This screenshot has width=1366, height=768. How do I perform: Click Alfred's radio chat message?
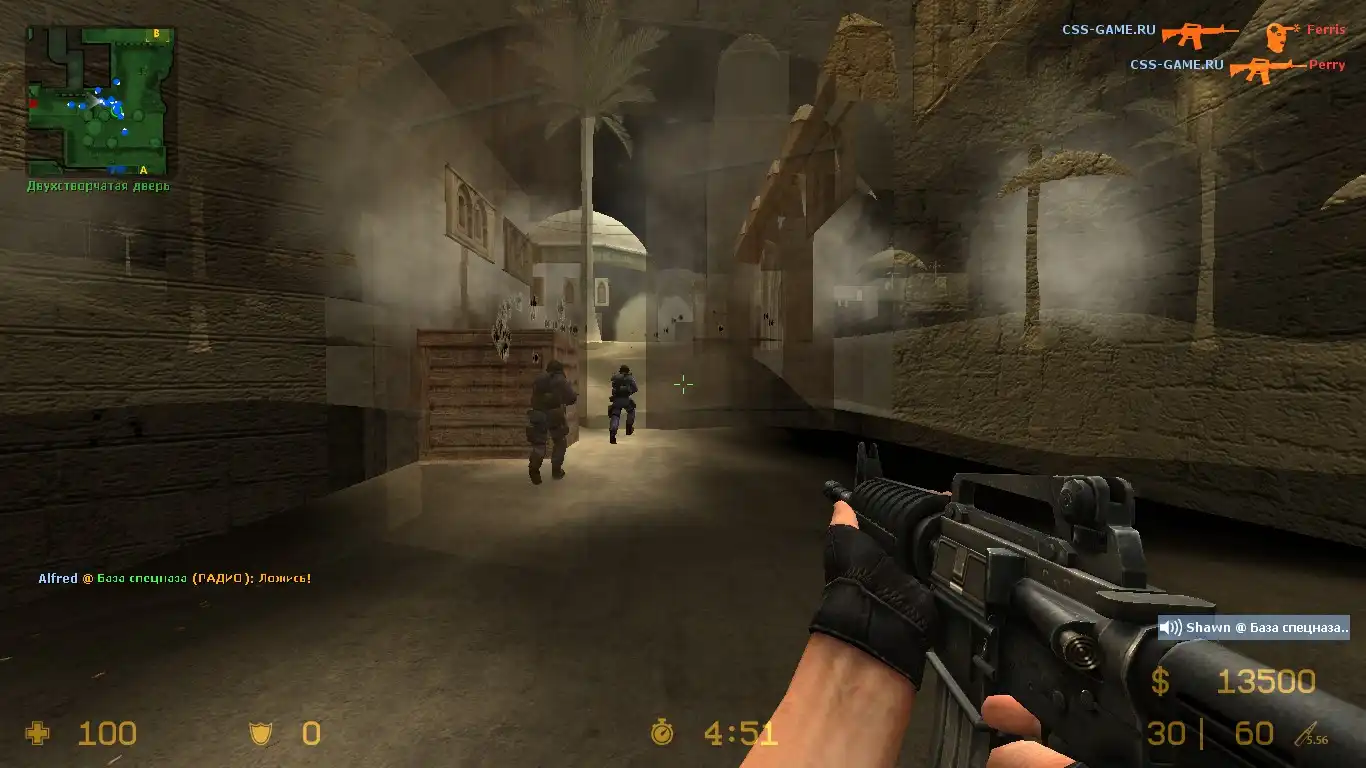175,578
